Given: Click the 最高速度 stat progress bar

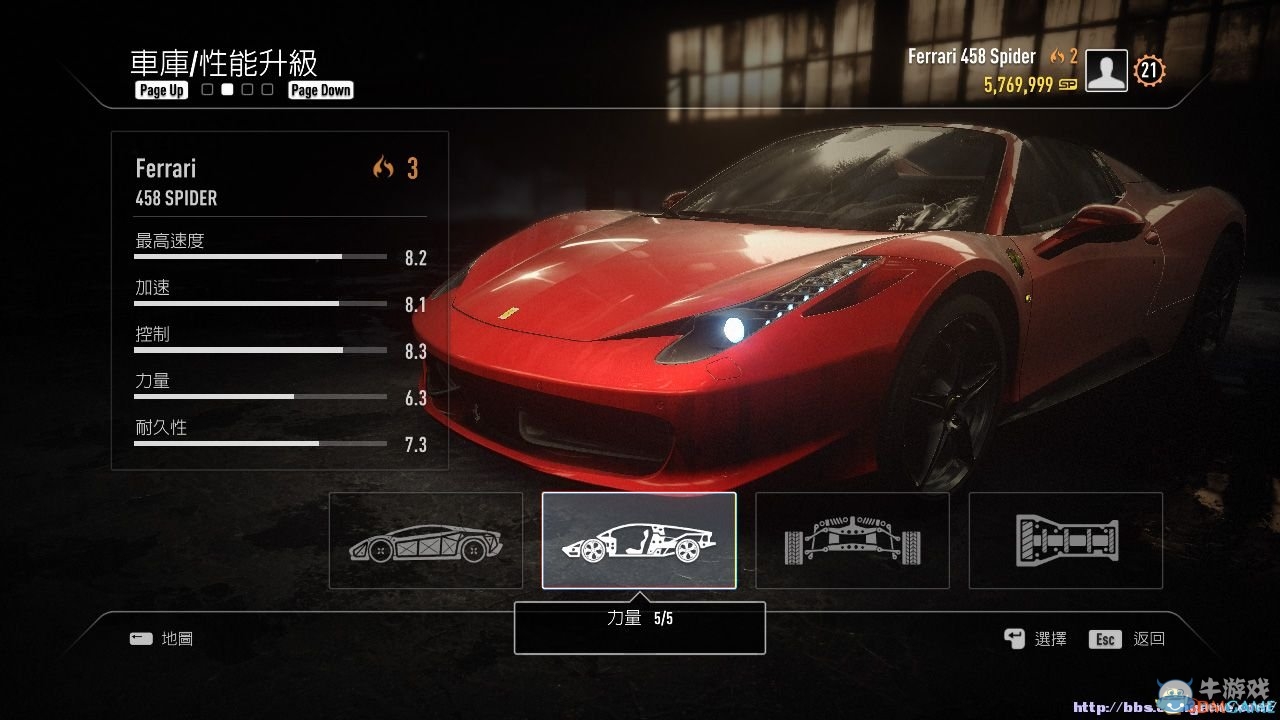Looking at the screenshot, I should click(260, 255).
